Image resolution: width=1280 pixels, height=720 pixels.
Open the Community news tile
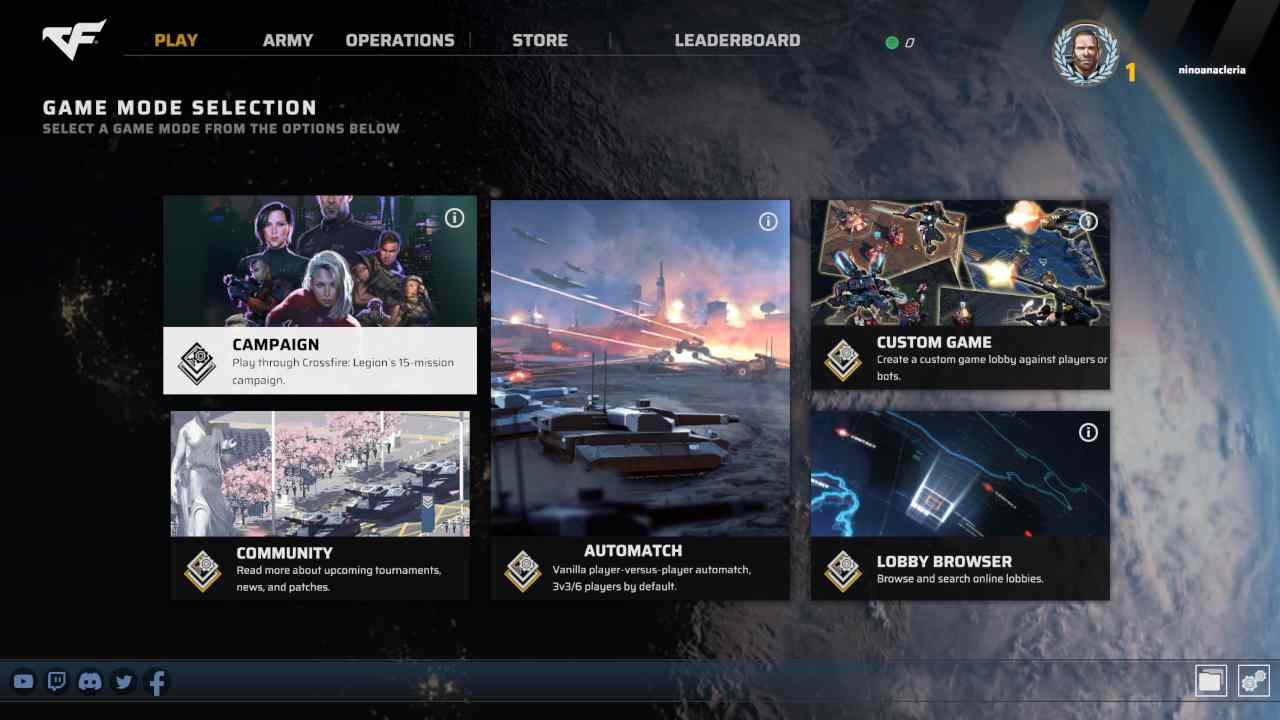coord(320,505)
